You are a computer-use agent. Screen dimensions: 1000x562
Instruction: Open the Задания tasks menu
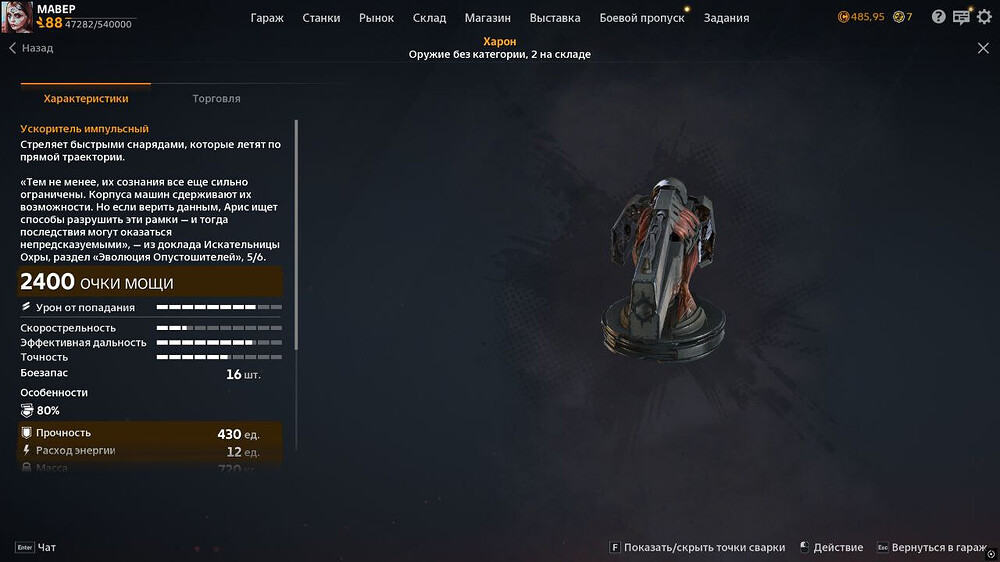click(726, 18)
